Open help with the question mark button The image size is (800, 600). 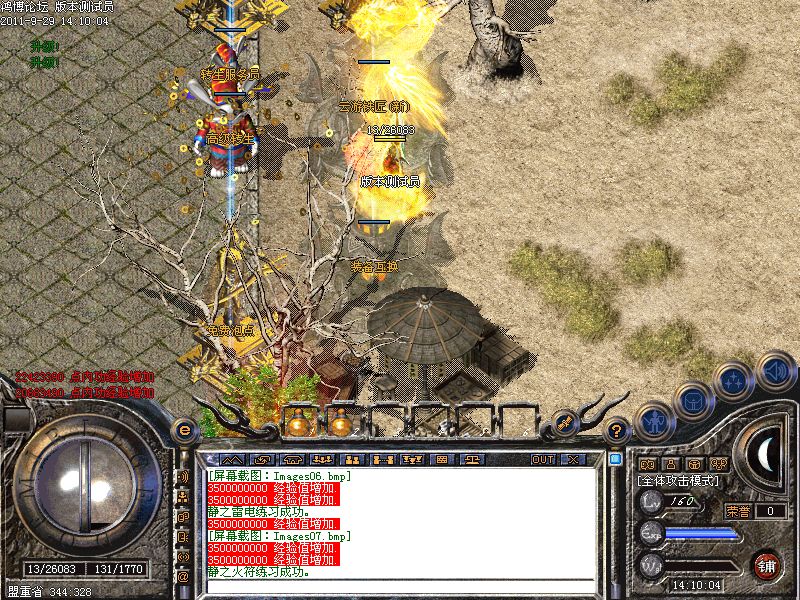[x=618, y=431]
